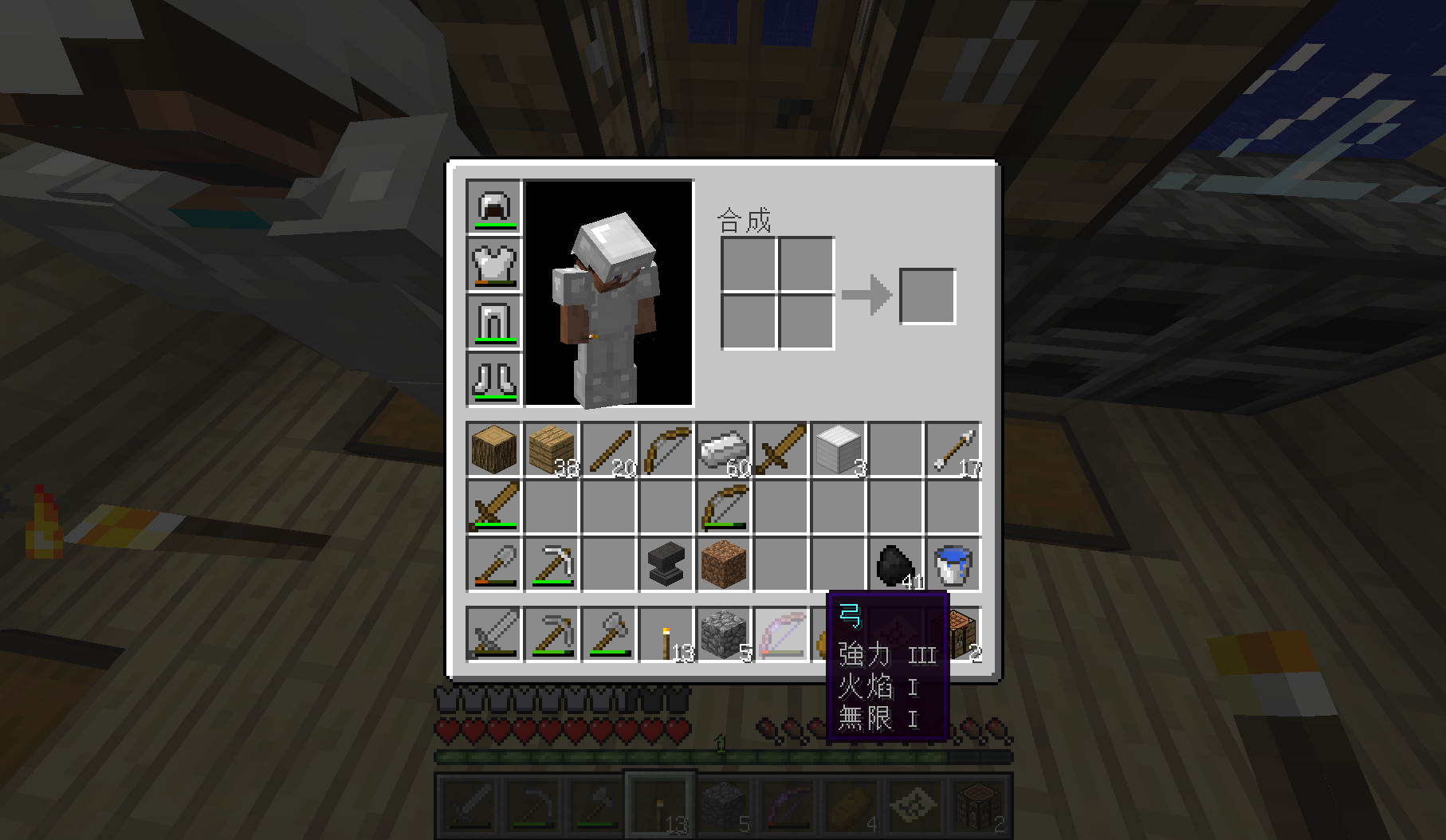Viewport: 1446px width, 840px height.
Task: Select the anvil item in the inventory
Action: click(666, 566)
